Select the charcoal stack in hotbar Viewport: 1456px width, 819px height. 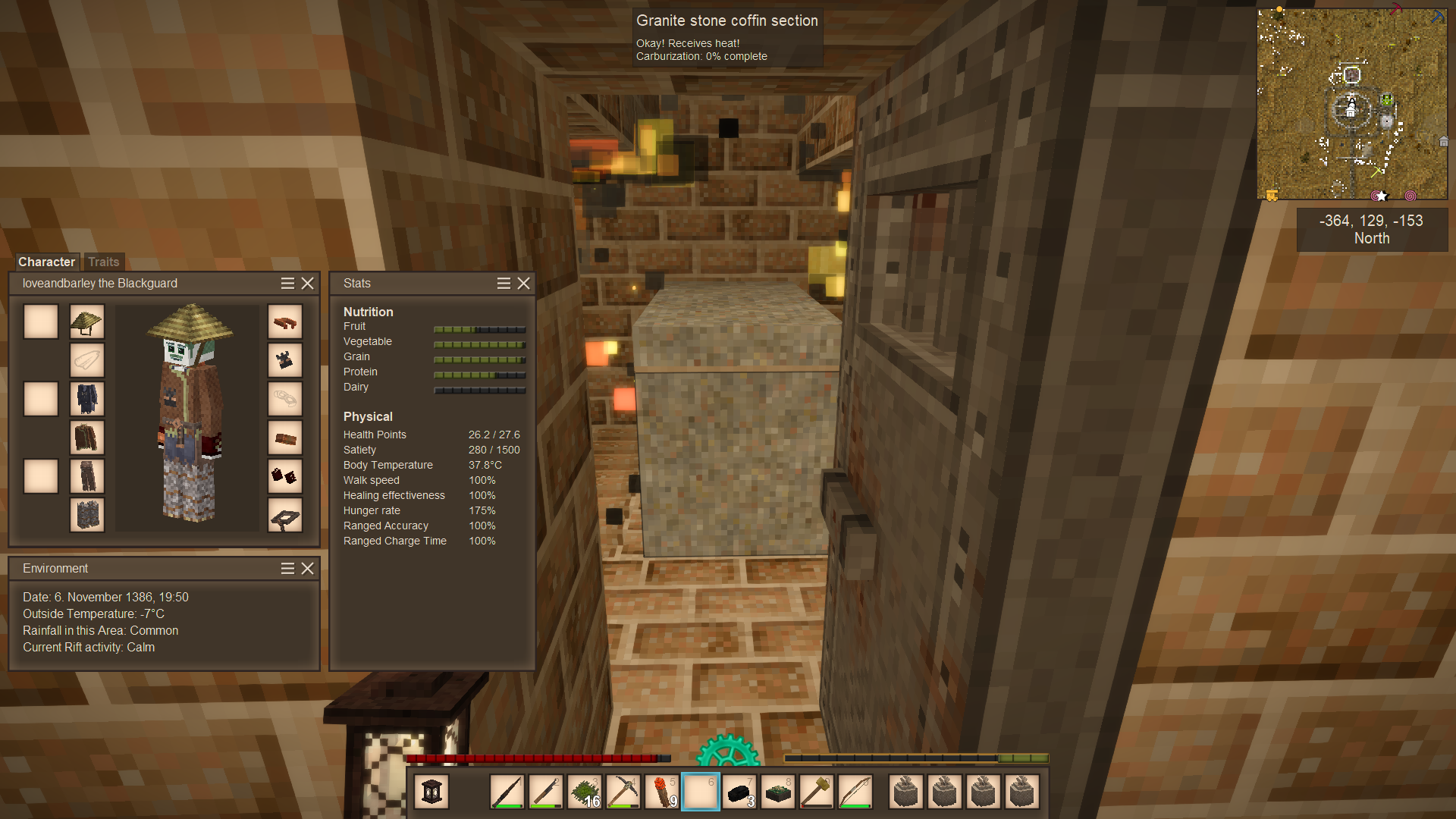739,792
